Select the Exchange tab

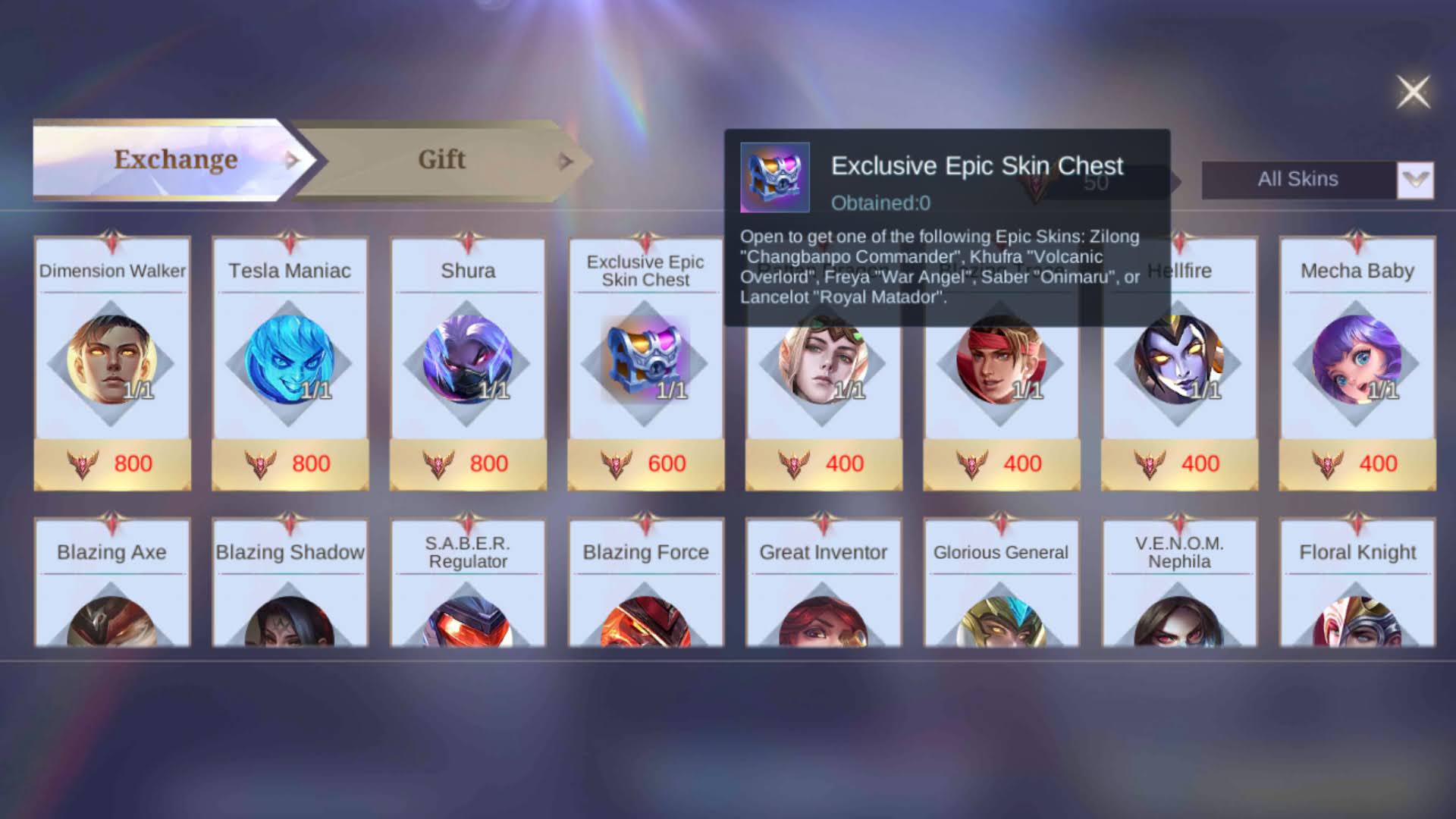click(174, 159)
